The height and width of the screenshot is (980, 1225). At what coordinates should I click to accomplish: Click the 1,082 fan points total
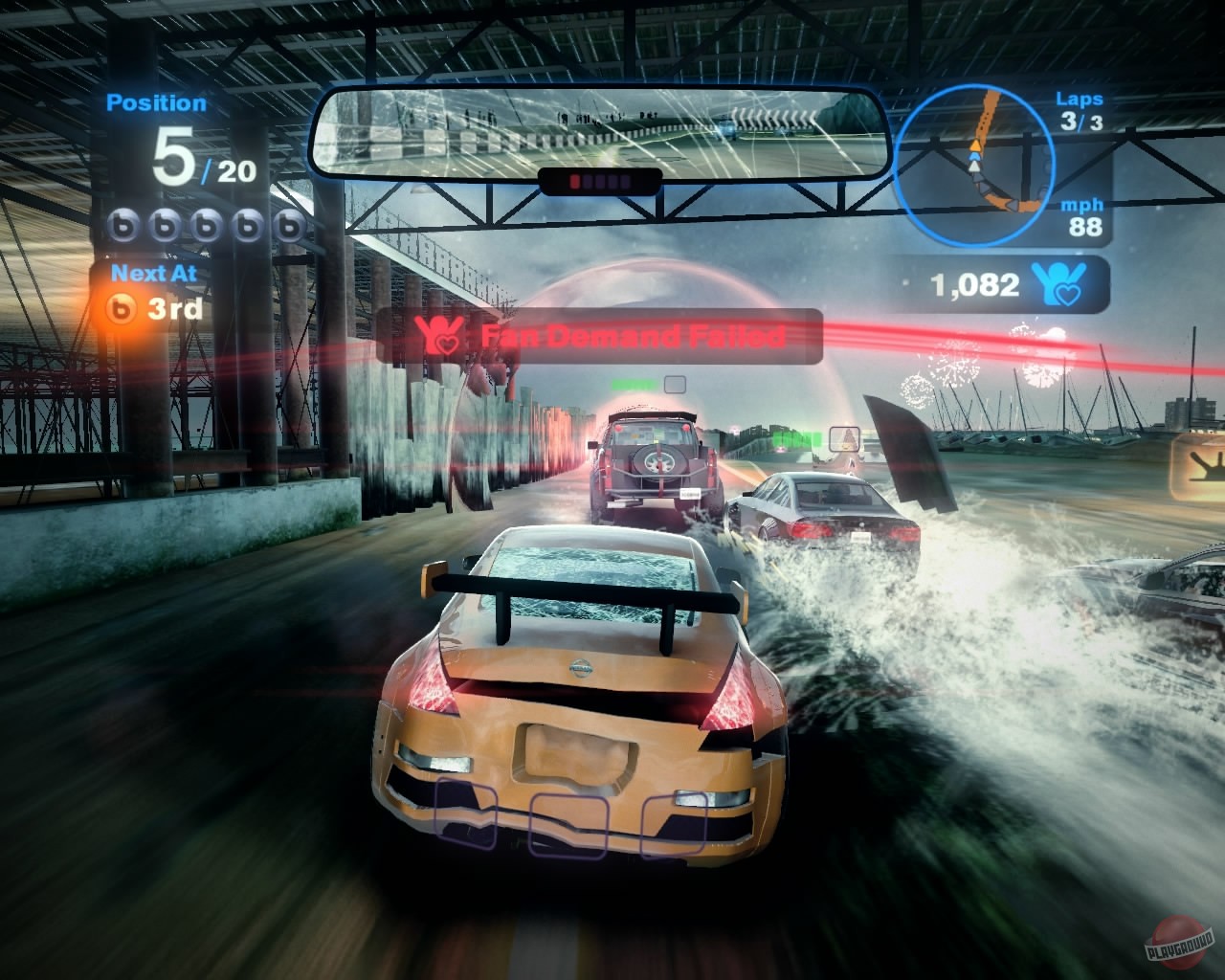(976, 283)
